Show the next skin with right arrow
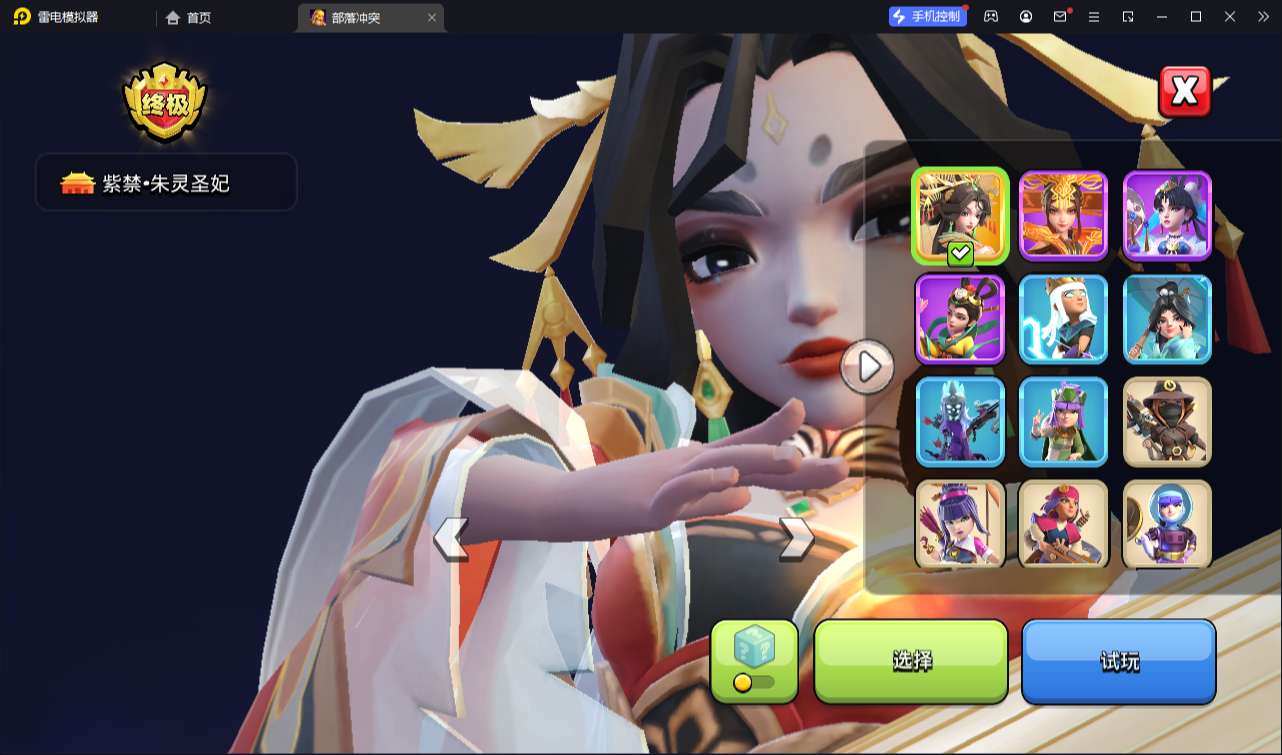This screenshot has width=1282, height=755. 796,538
